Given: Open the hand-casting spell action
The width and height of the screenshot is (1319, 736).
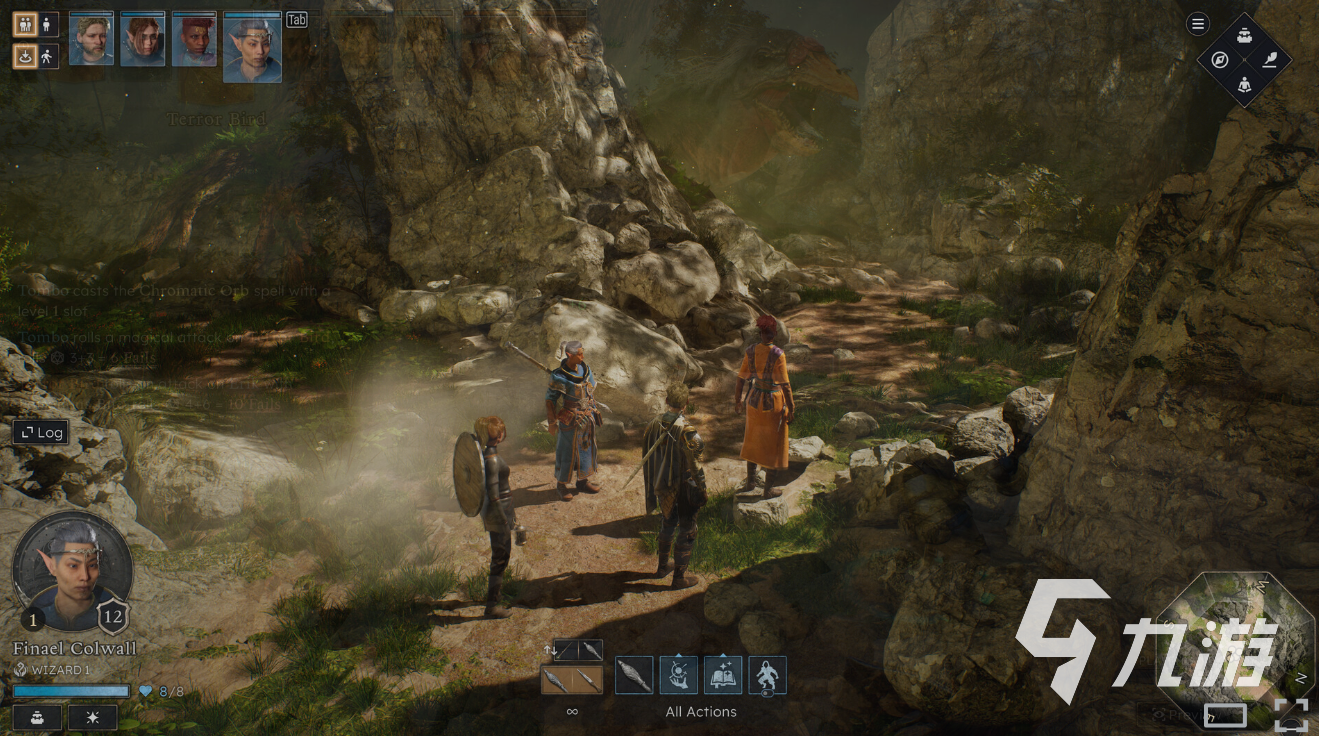Looking at the screenshot, I should tap(678, 676).
